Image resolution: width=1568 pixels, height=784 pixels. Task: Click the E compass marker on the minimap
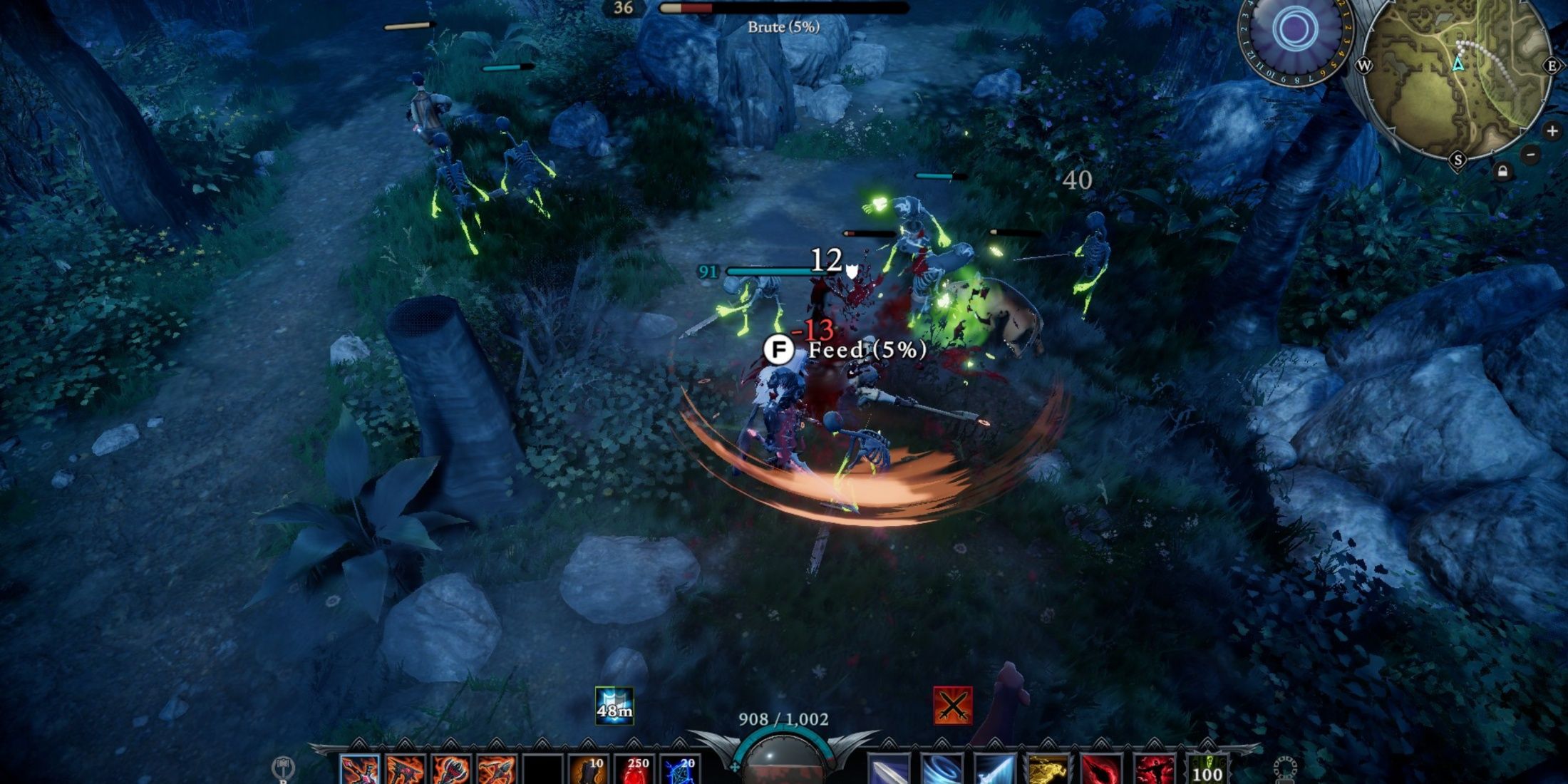click(x=1553, y=66)
